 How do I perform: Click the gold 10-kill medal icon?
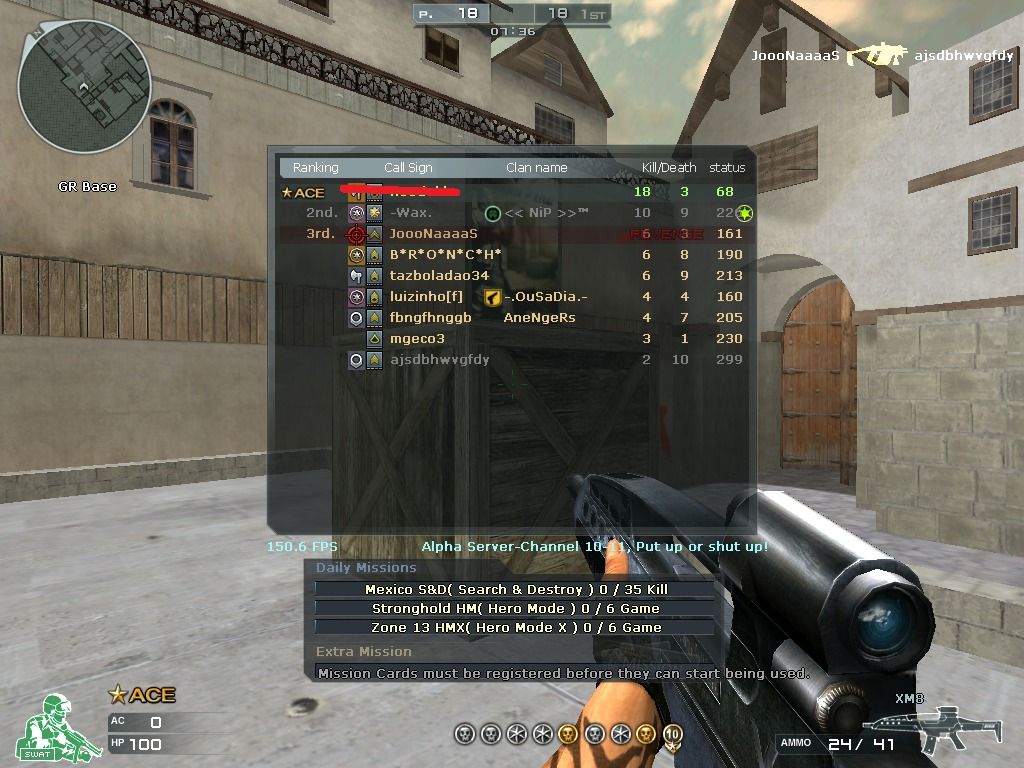click(x=672, y=735)
